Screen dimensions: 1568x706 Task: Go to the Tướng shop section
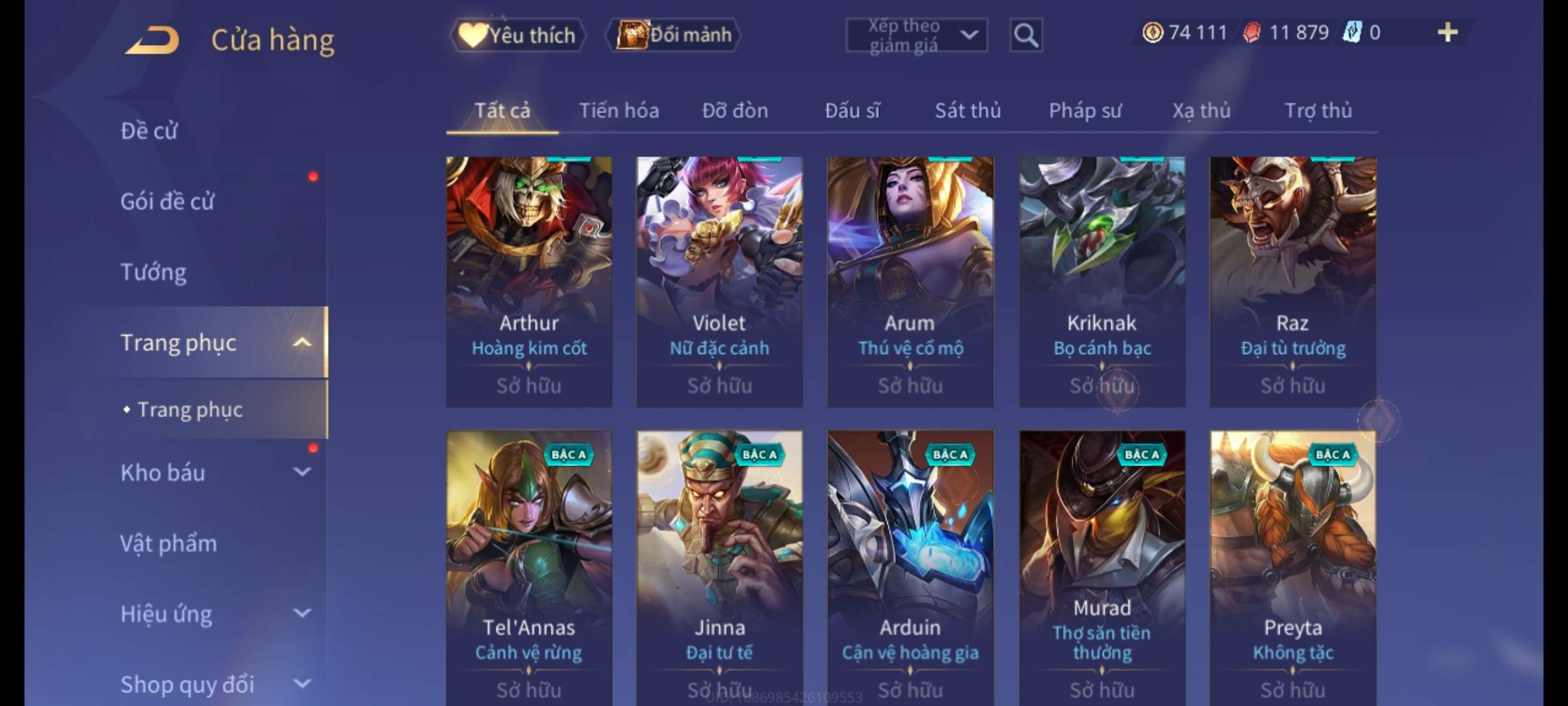154,272
